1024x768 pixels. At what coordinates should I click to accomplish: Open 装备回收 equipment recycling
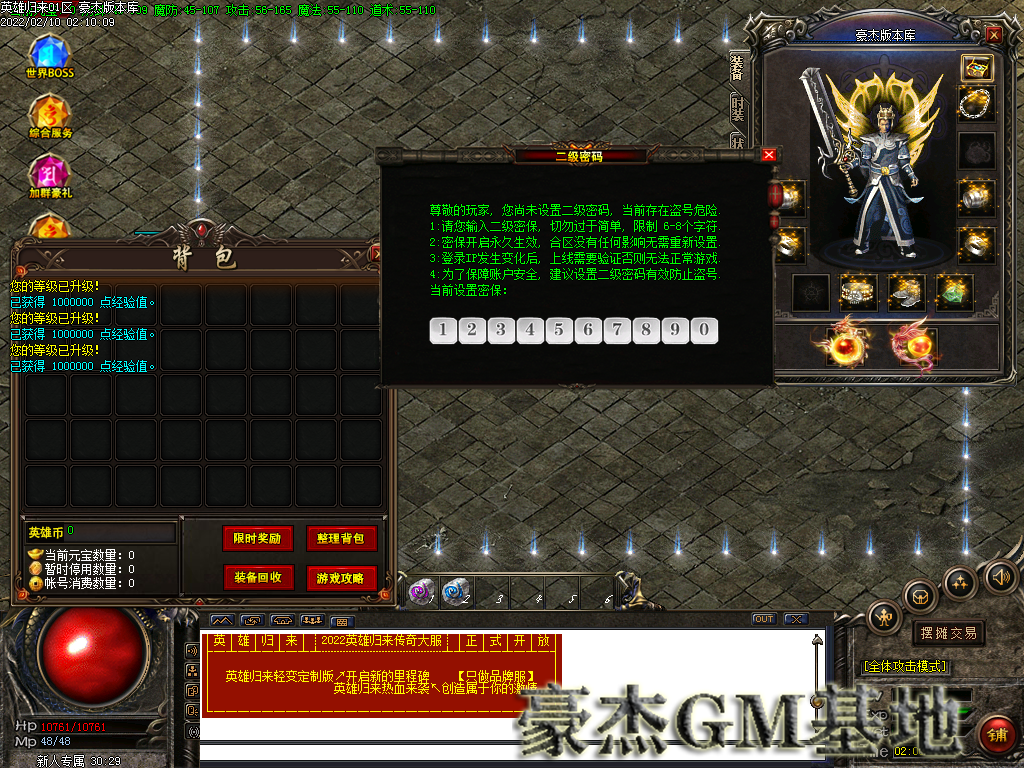(x=257, y=577)
